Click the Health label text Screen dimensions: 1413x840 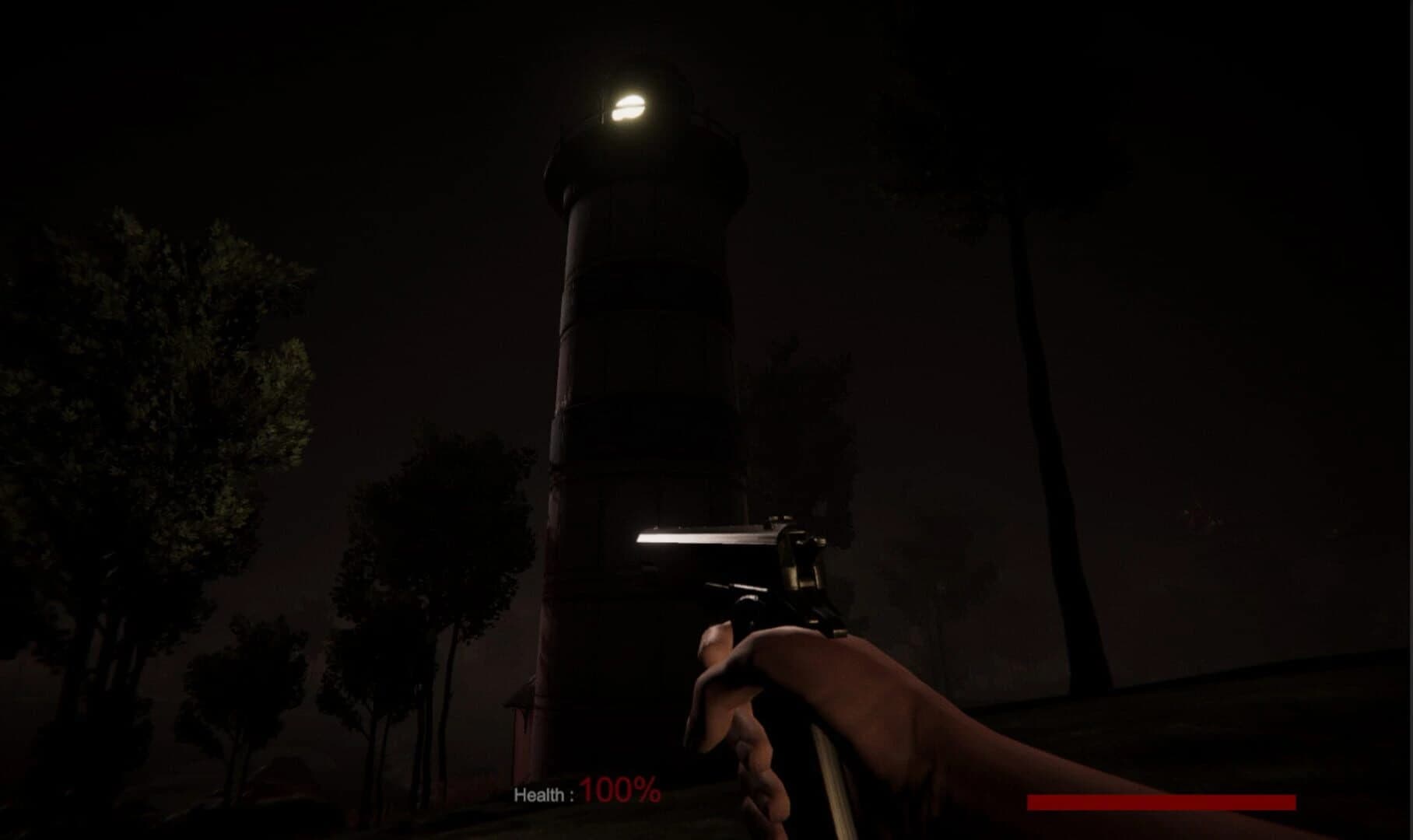click(545, 793)
